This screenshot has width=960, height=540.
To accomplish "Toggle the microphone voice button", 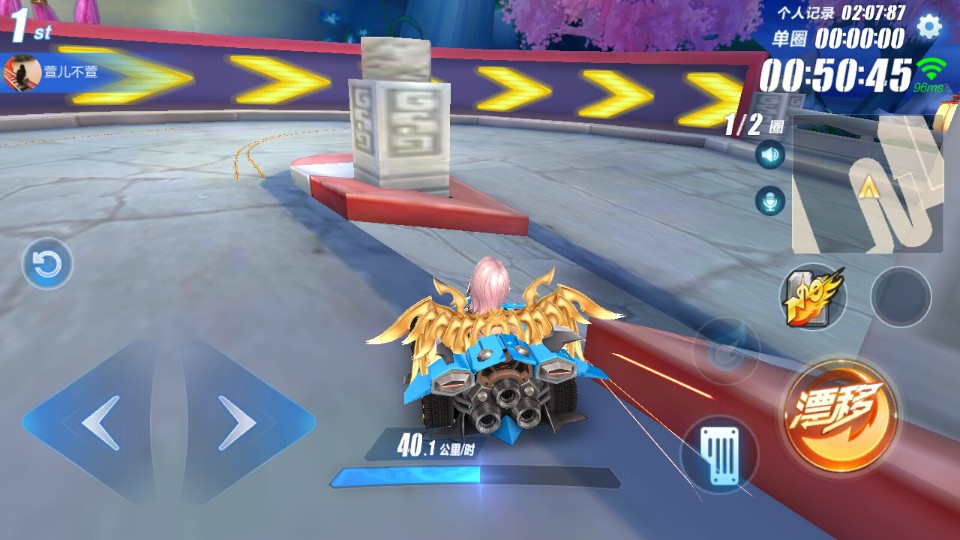I will [x=770, y=201].
